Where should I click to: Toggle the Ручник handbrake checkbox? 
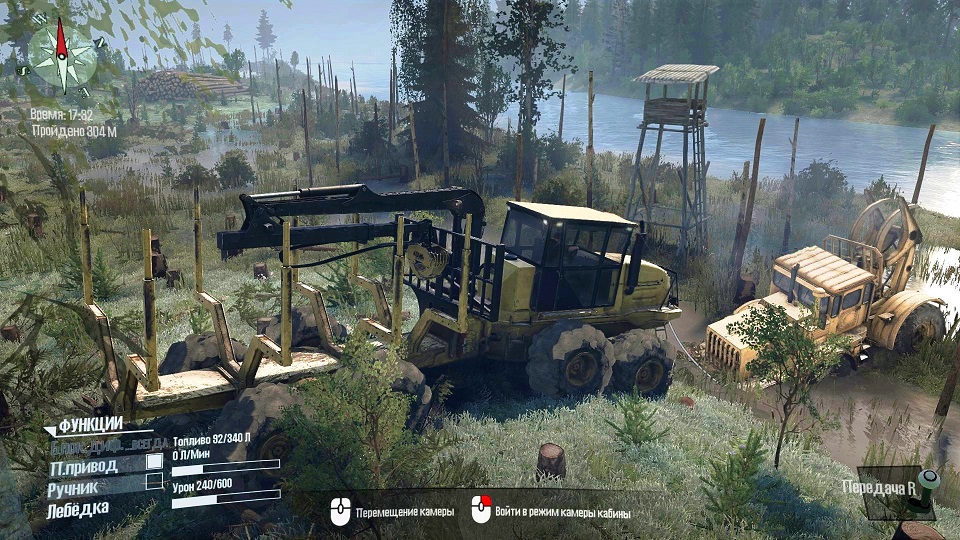(154, 482)
